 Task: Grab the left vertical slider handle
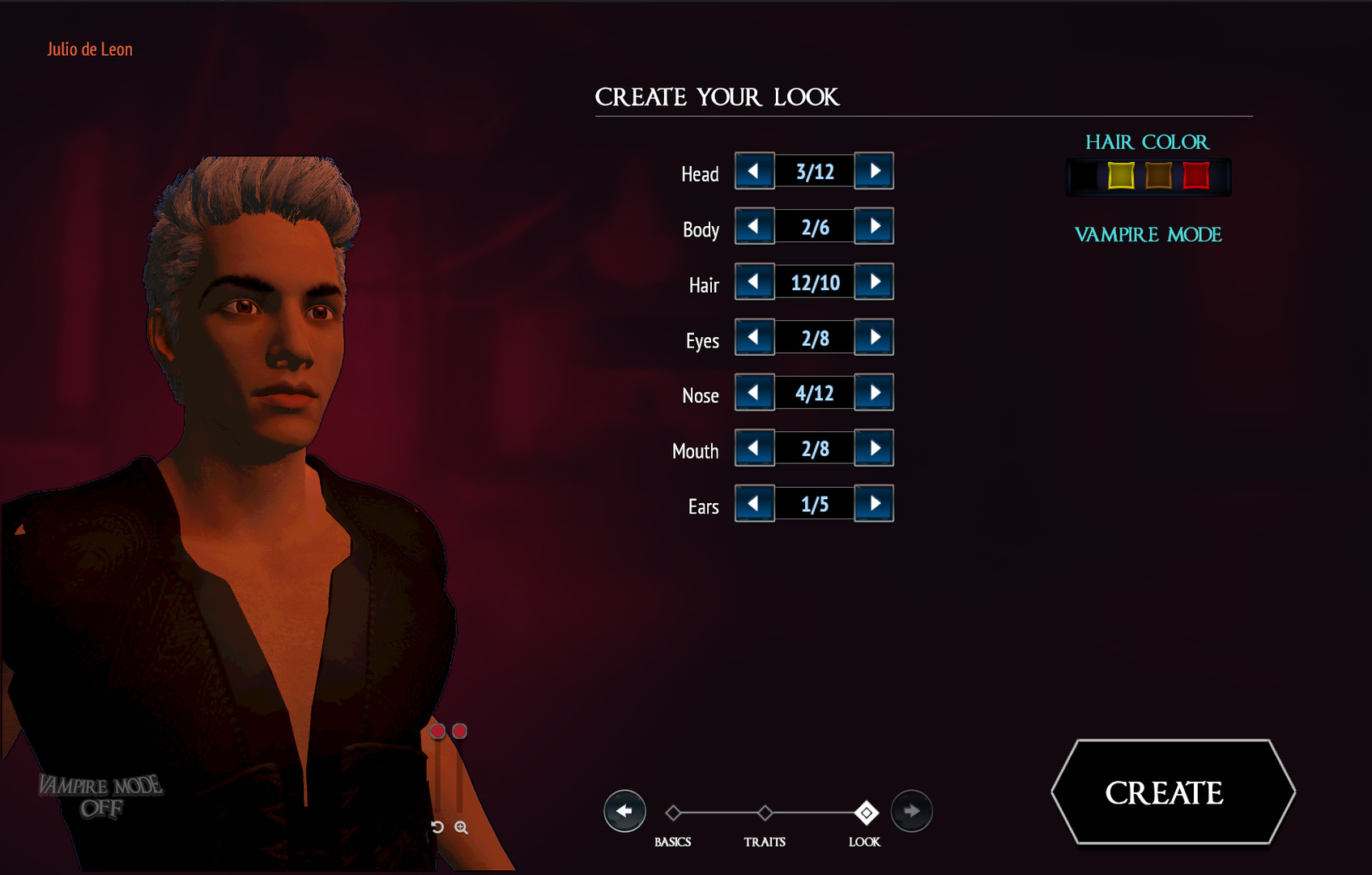pos(438,732)
